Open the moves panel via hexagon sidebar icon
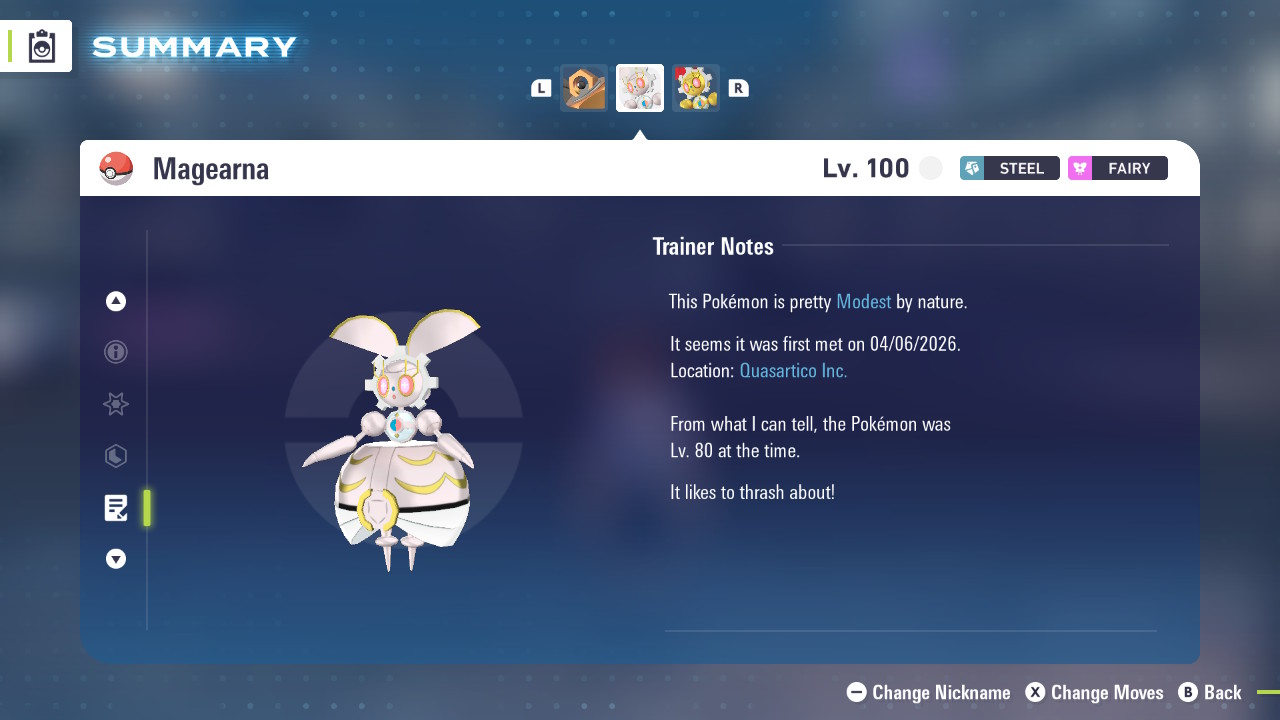The height and width of the screenshot is (720, 1280). click(115, 456)
